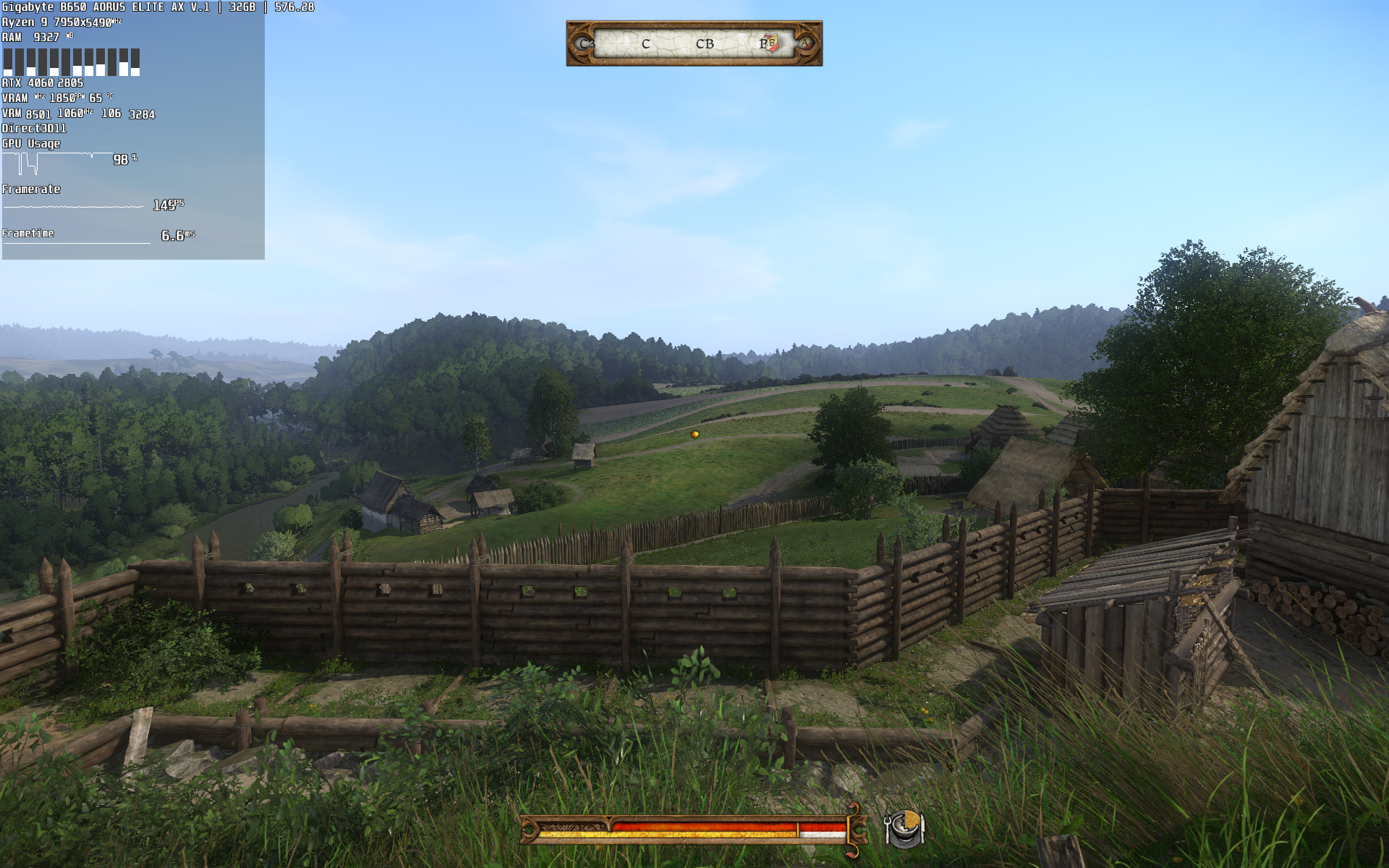Select the shield marker A at compass edge
The height and width of the screenshot is (868, 1389).
coord(805,43)
